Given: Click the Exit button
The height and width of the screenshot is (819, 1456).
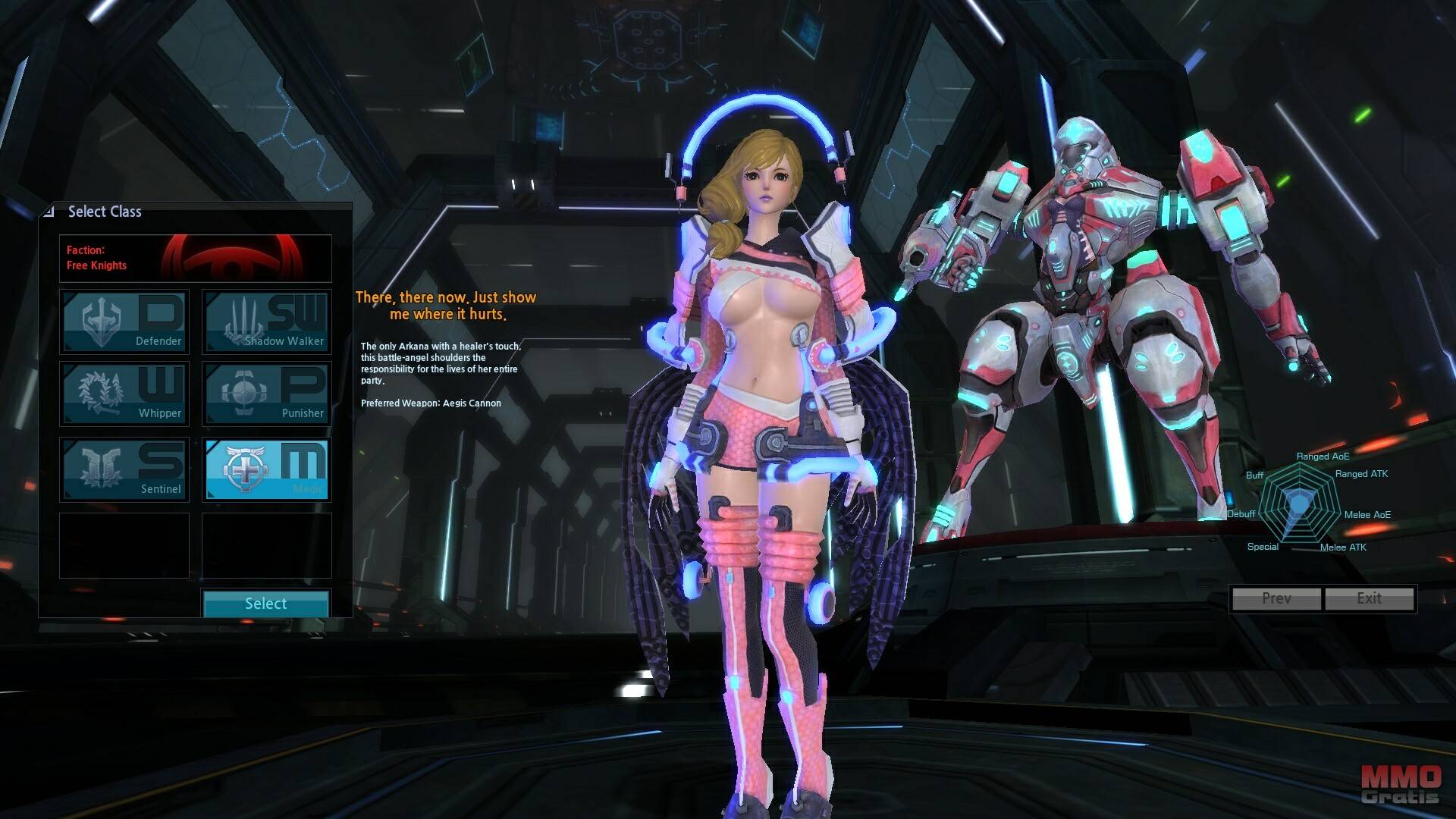Looking at the screenshot, I should pos(1369,598).
